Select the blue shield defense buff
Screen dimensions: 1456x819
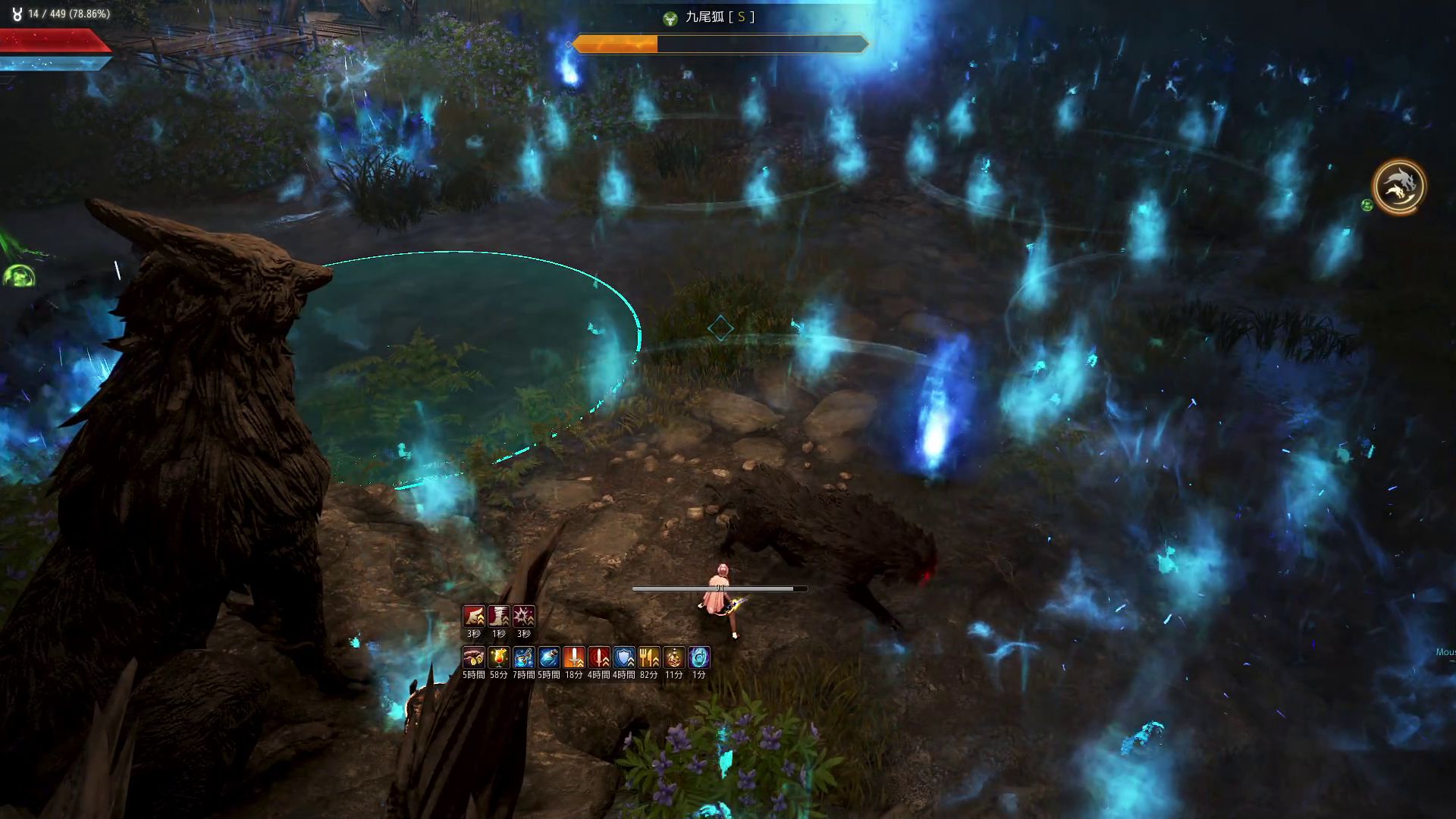pyautogui.click(x=624, y=657)
